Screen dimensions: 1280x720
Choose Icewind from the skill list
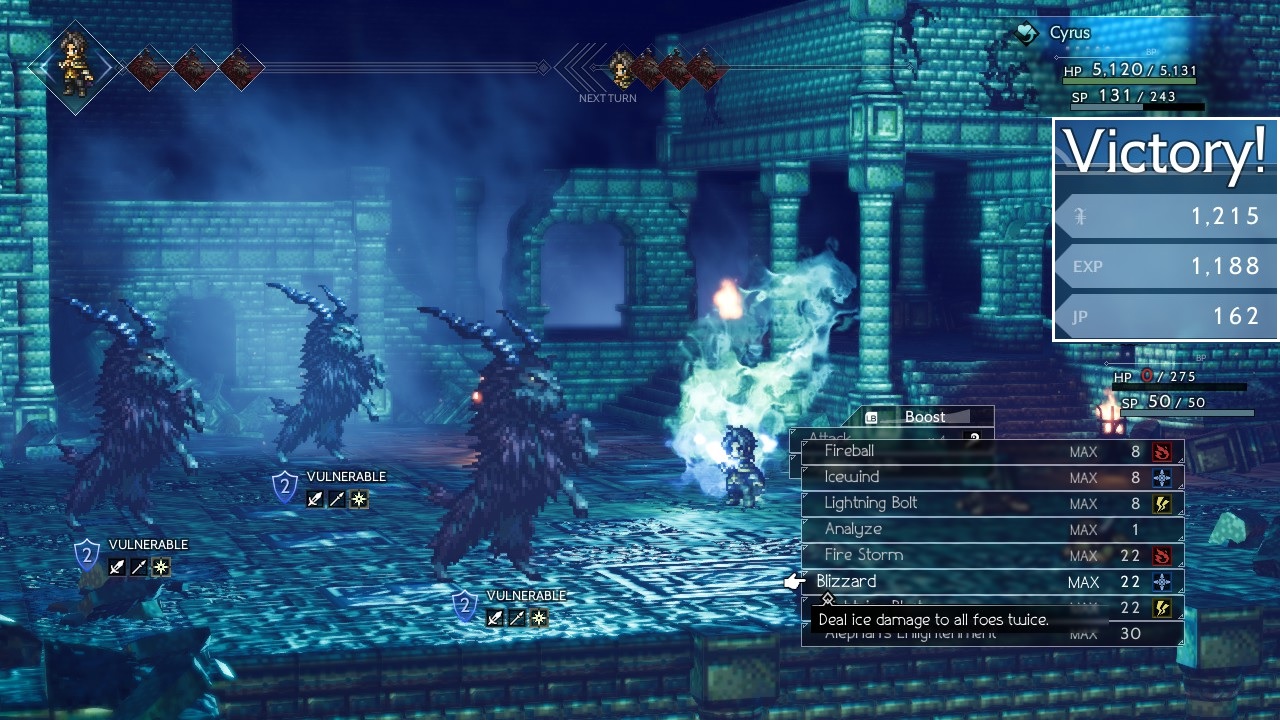click(851, 477)
